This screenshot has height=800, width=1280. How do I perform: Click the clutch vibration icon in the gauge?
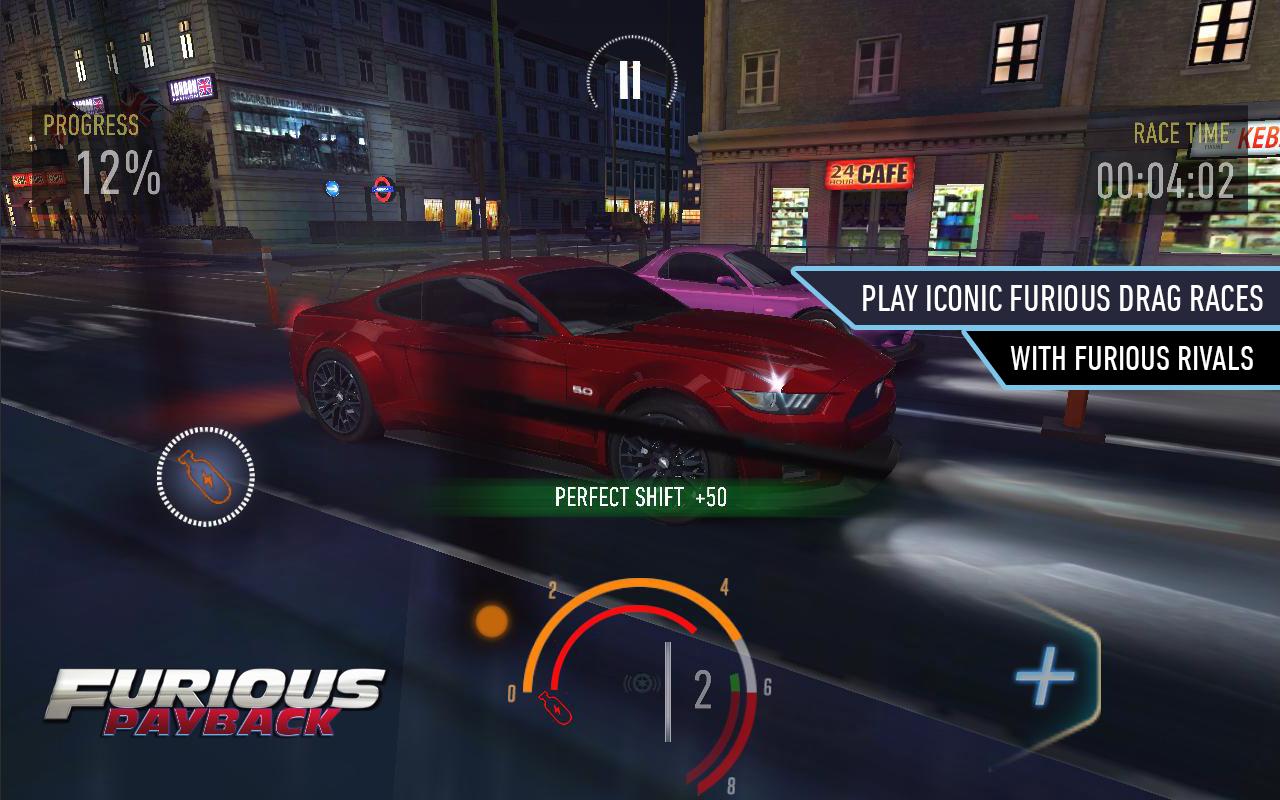tap(642, 682)
